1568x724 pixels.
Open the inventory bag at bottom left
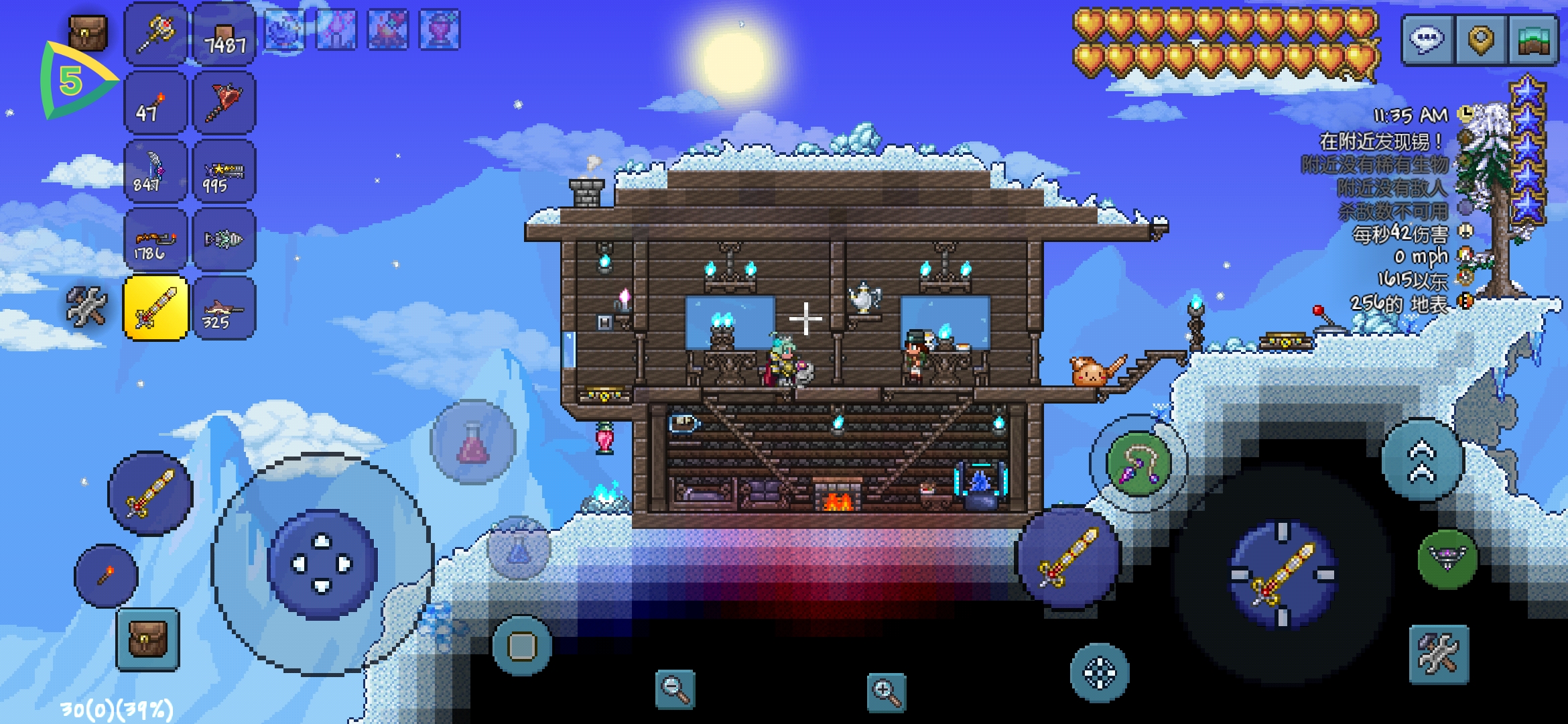pos(147,640)
